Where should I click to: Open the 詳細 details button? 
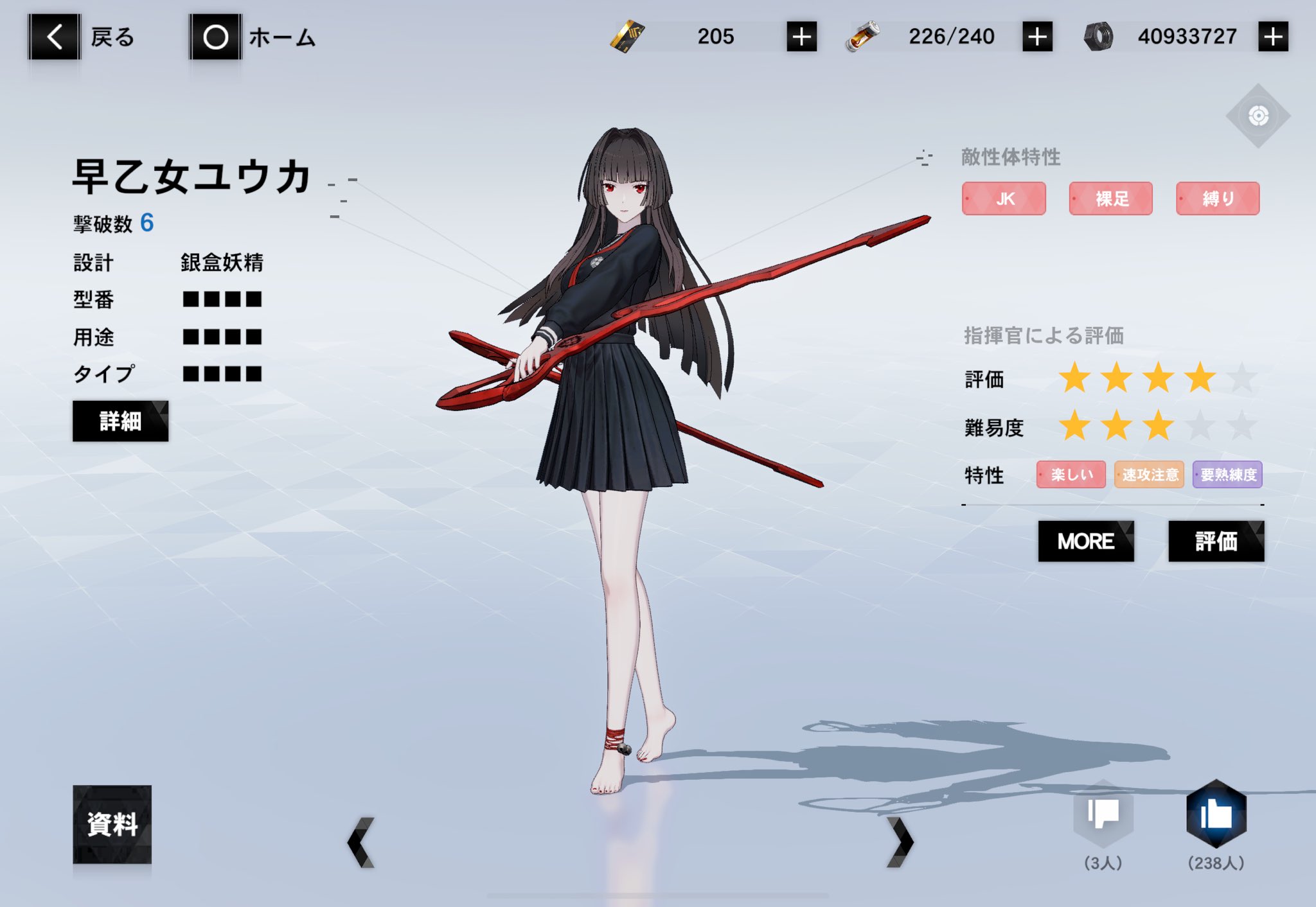pyautogui.click(x=120, y=421)
